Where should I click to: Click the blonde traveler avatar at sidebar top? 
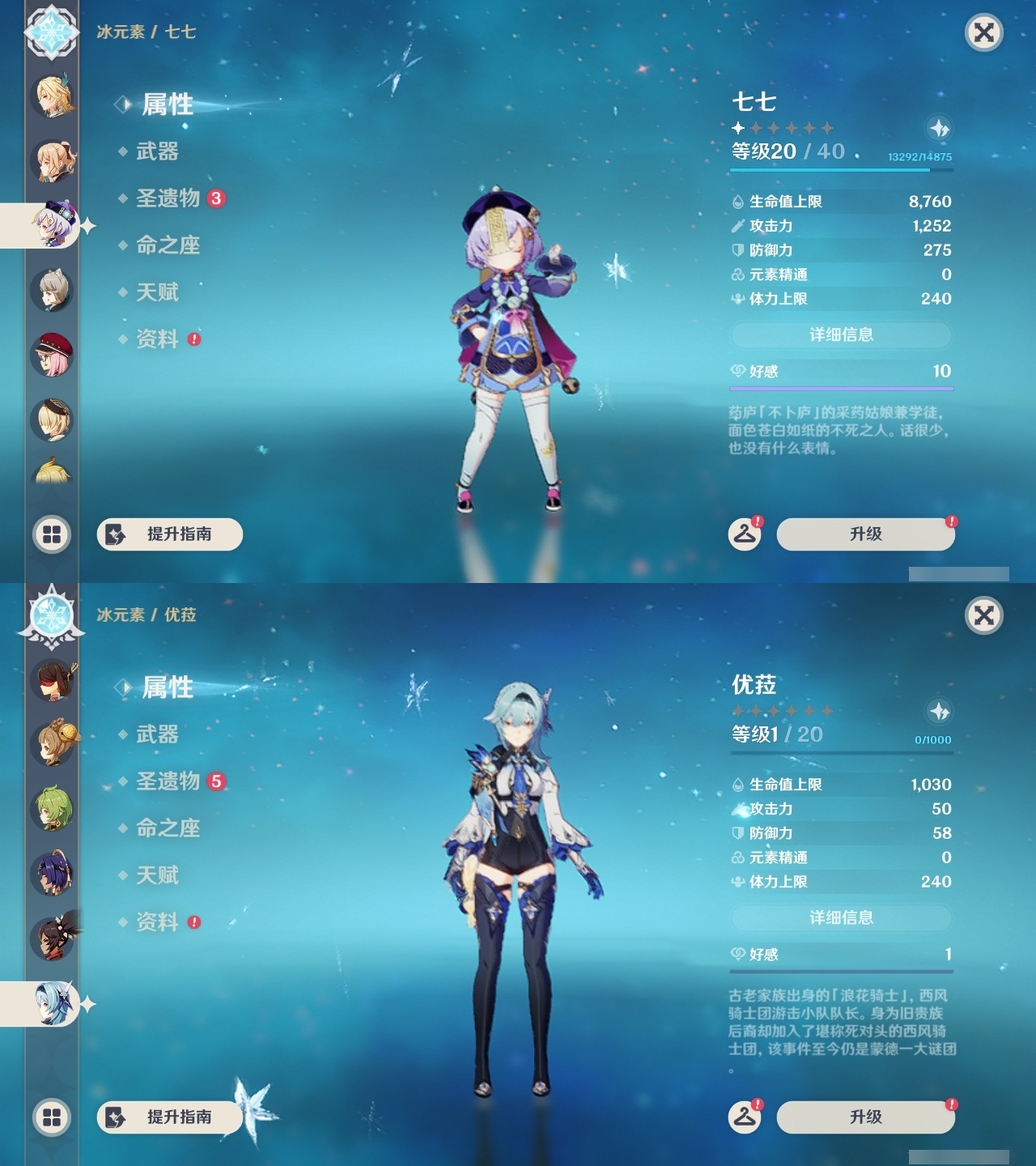tap(50, 96)
